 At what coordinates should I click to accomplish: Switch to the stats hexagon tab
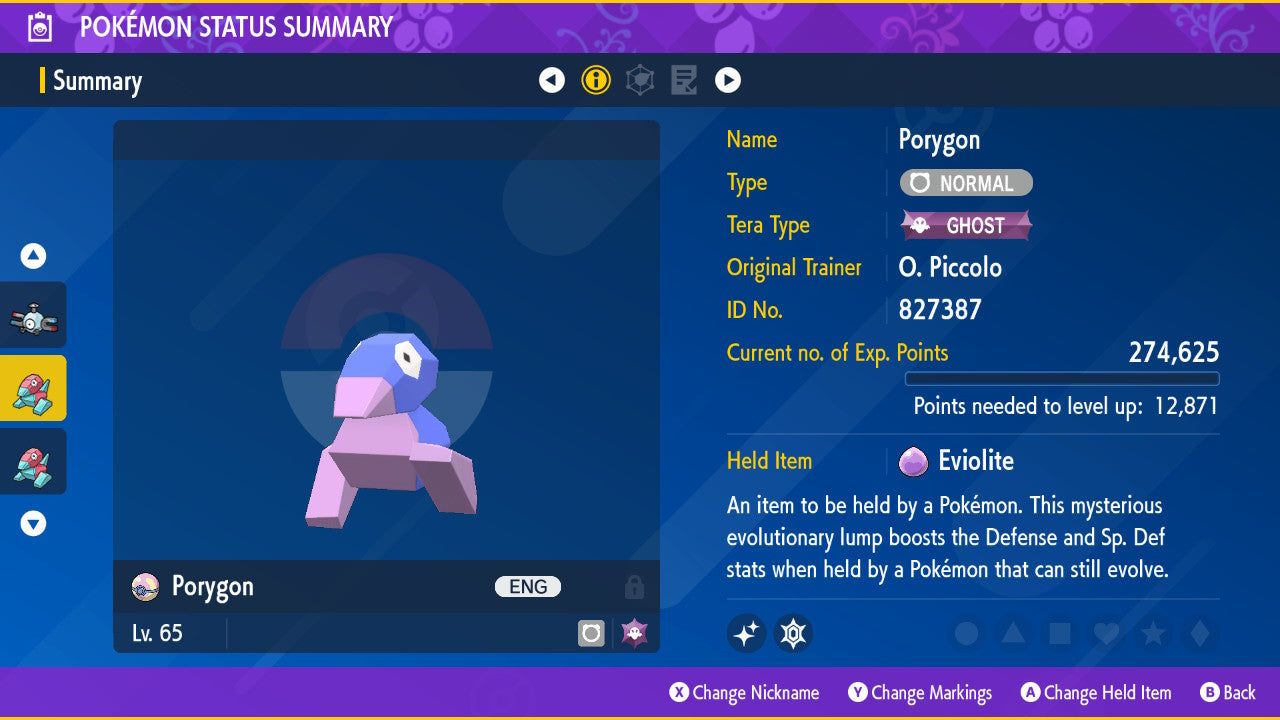point(640,80)
